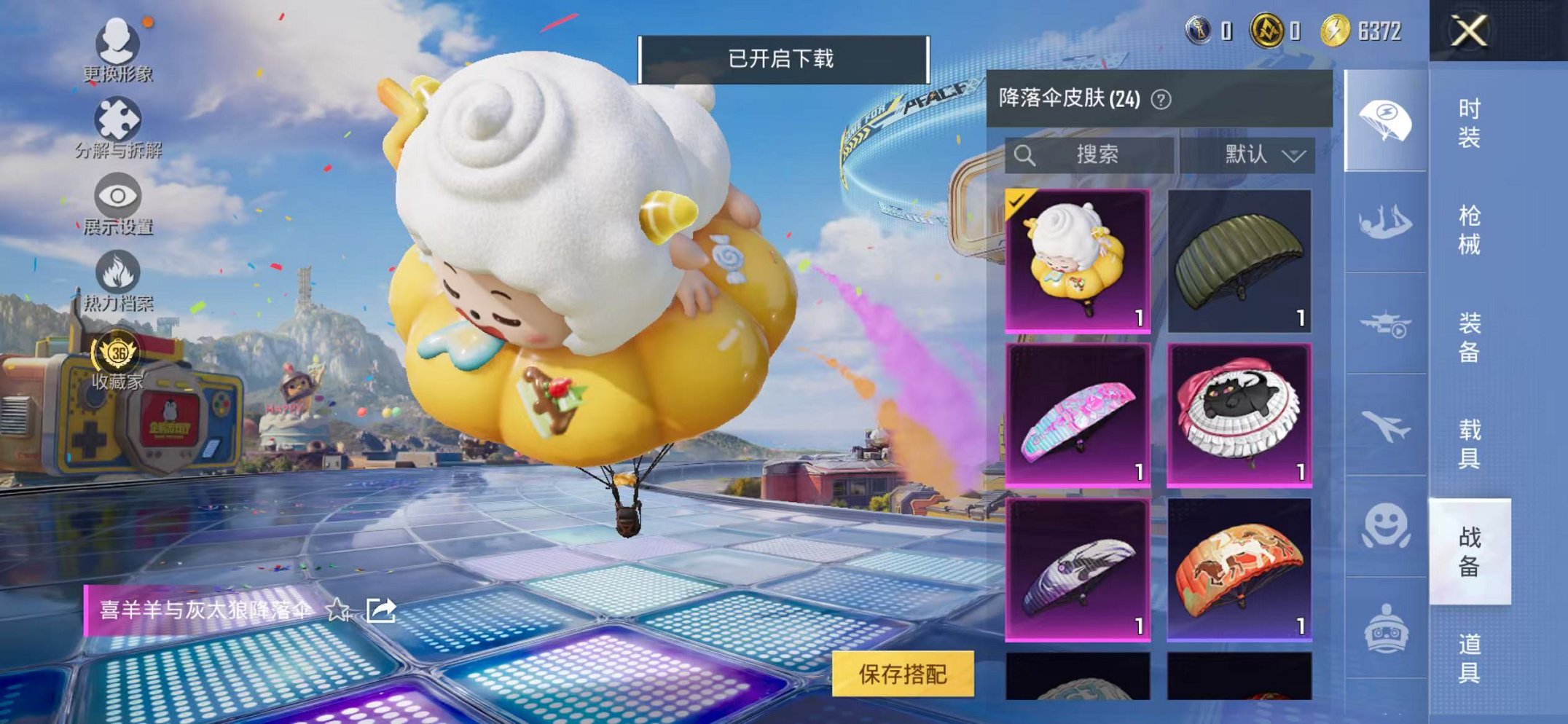Click the search magnifier icon

point(1026,154)
